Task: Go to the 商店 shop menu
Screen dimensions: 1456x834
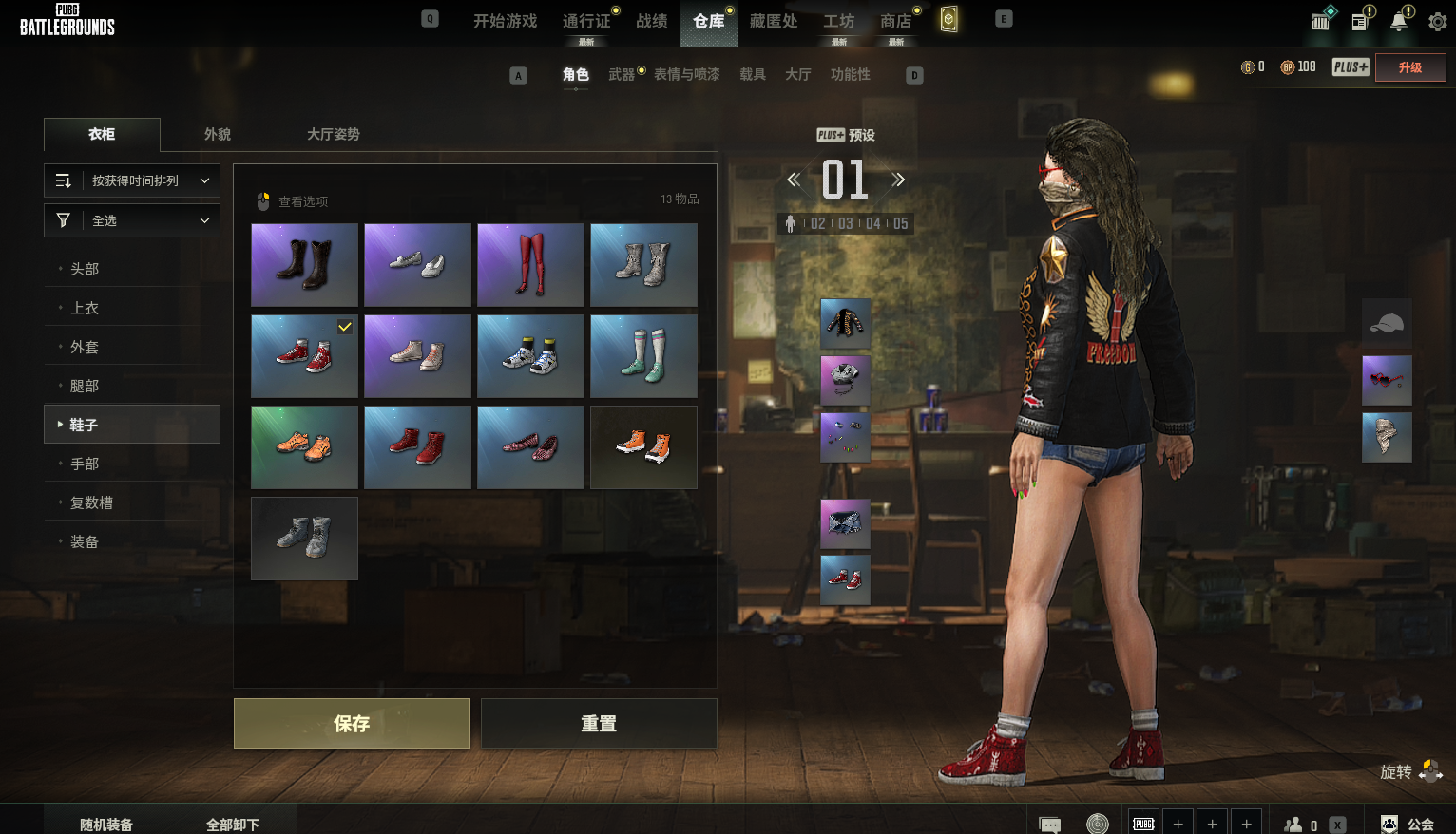Action: (x=895, y=21)
